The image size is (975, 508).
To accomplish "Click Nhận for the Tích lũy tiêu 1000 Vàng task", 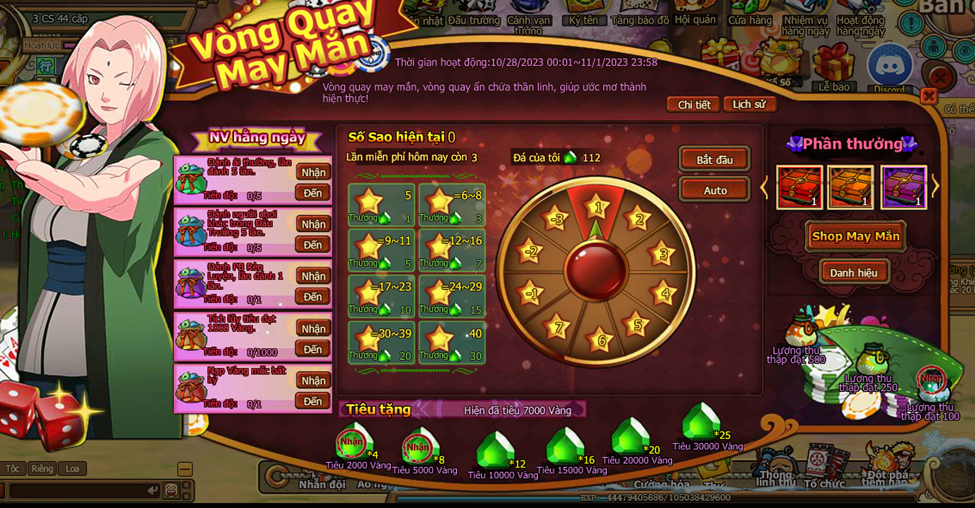I will (313, 328).
